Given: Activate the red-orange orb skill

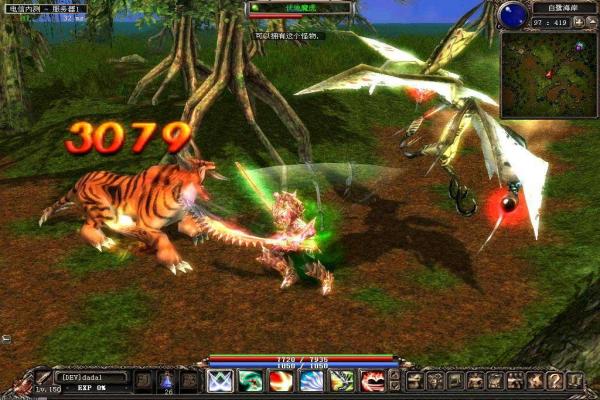Looking at the screenshot, I should [x=281, y=380].
